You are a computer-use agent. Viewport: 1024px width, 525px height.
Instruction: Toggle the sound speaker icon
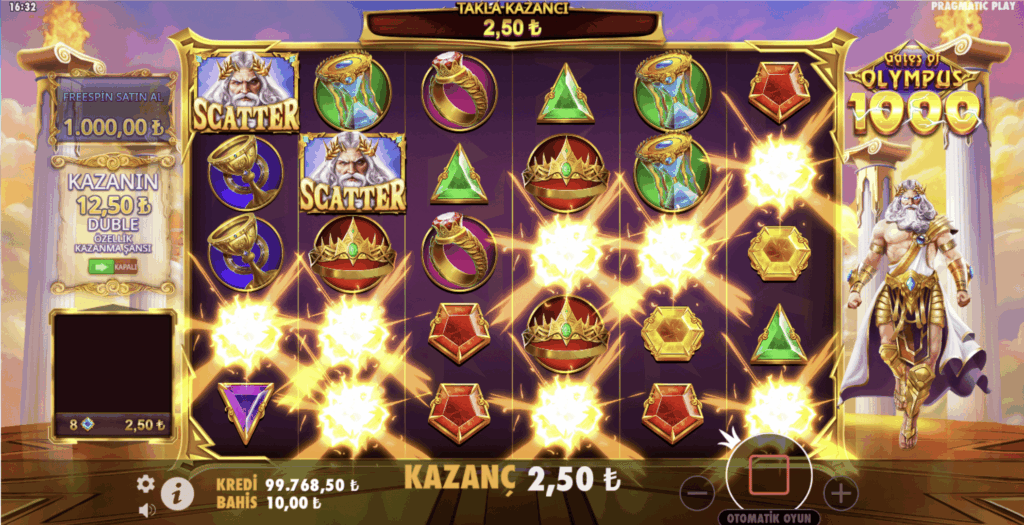coord(146,510)
